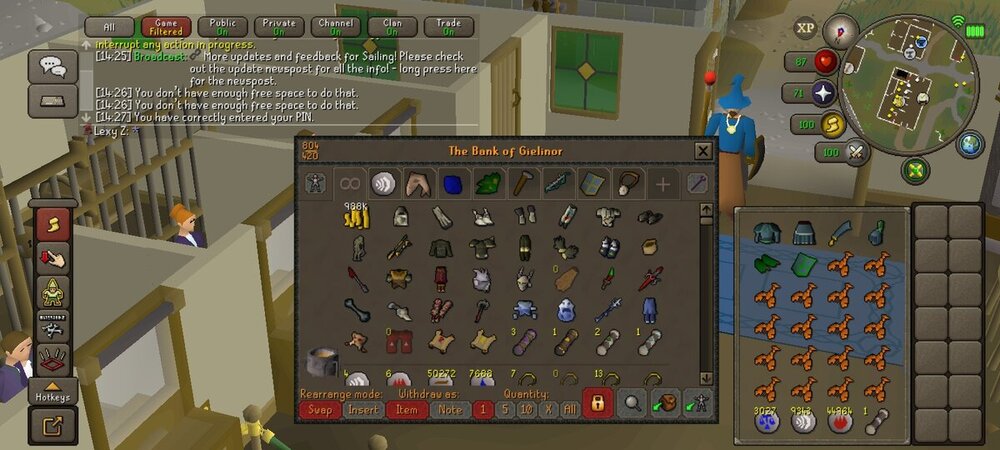Set withdraw quantity to All
Screen dimensions: 1000x450
coord(570,409)
